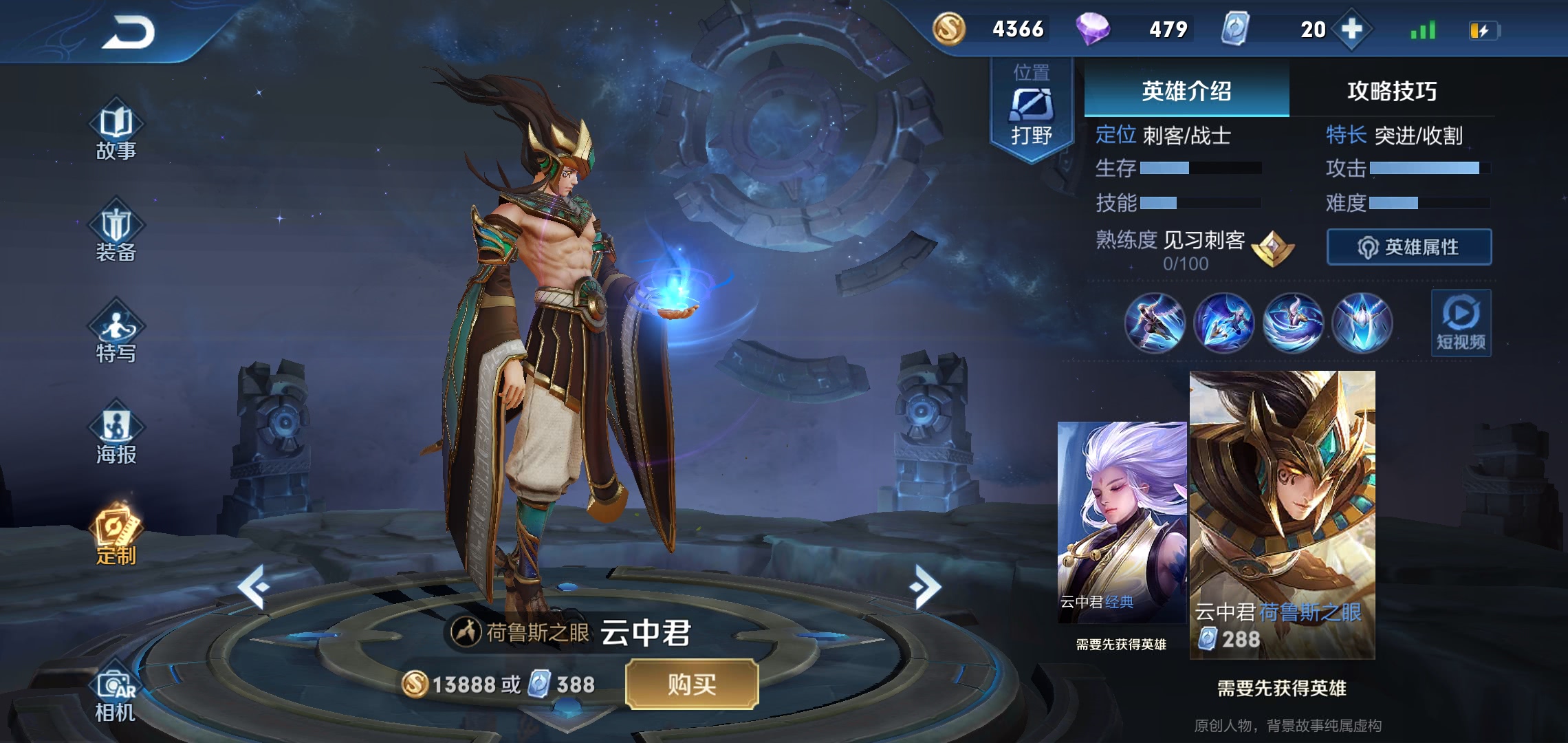Screen dimensions: 1568x743
Task: Switch to the previous hero arrow
Action: click(x=253, y=586)
